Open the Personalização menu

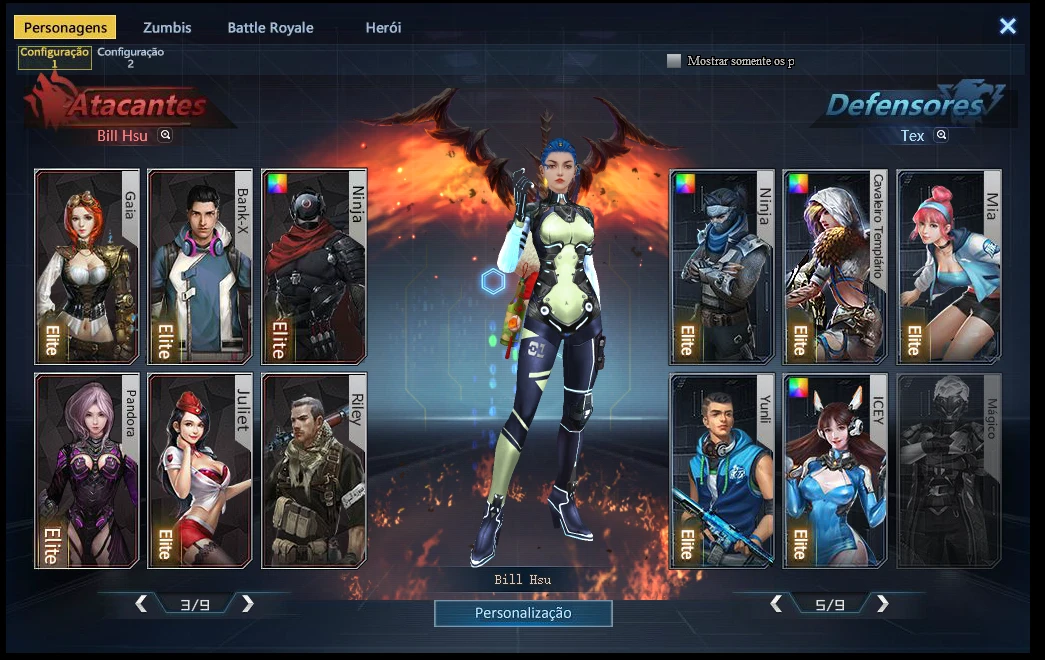(x=523, y=613)
